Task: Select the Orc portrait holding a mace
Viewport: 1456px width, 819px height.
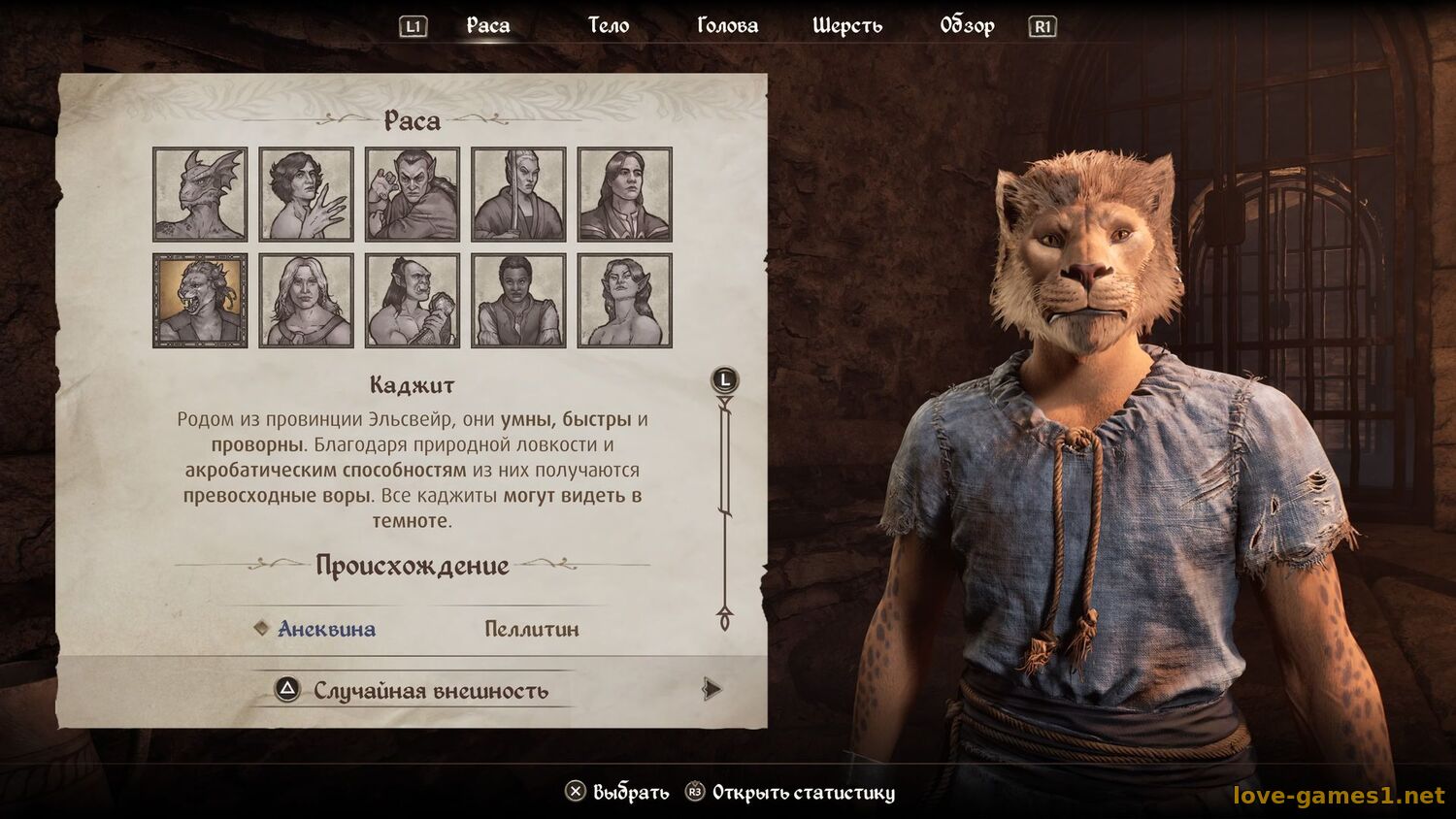Action: click(x=413, y=300)
